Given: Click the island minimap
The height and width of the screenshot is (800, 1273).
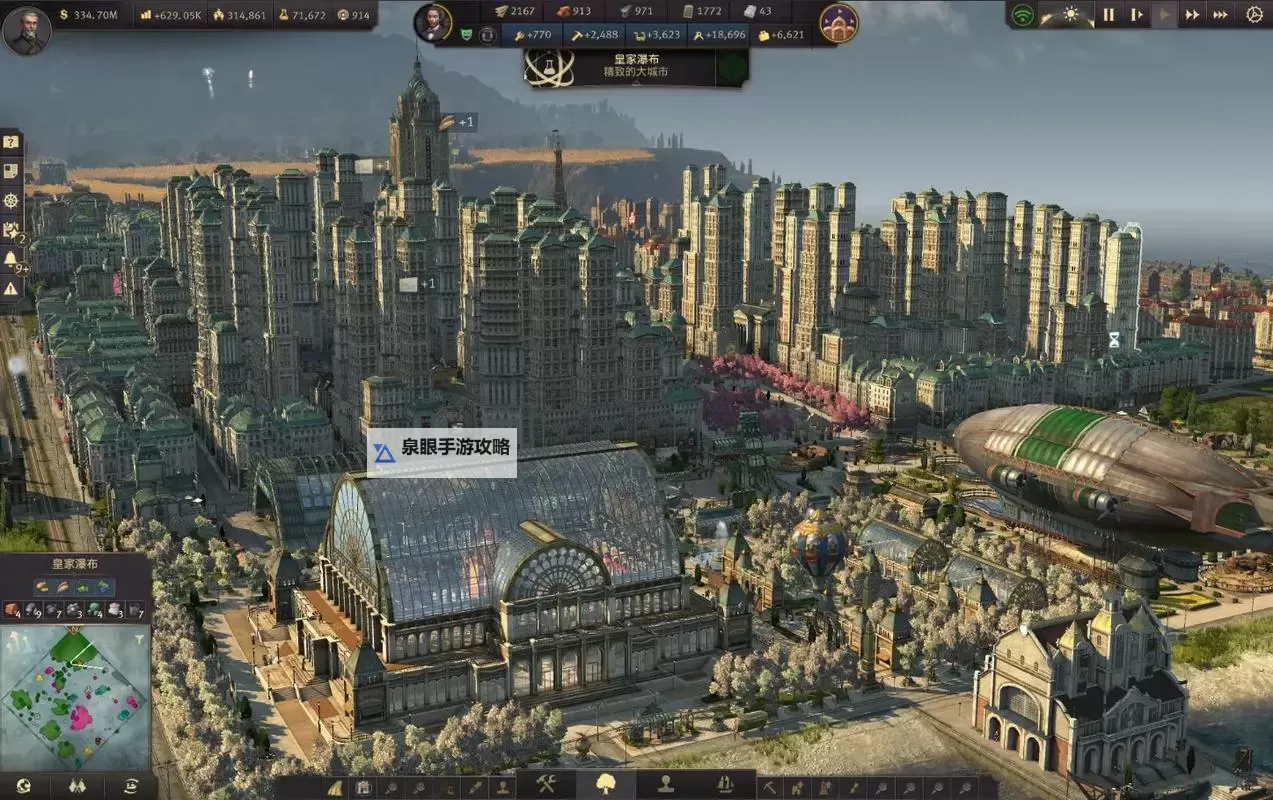Looking at the screenshot, I should (74, 698).
